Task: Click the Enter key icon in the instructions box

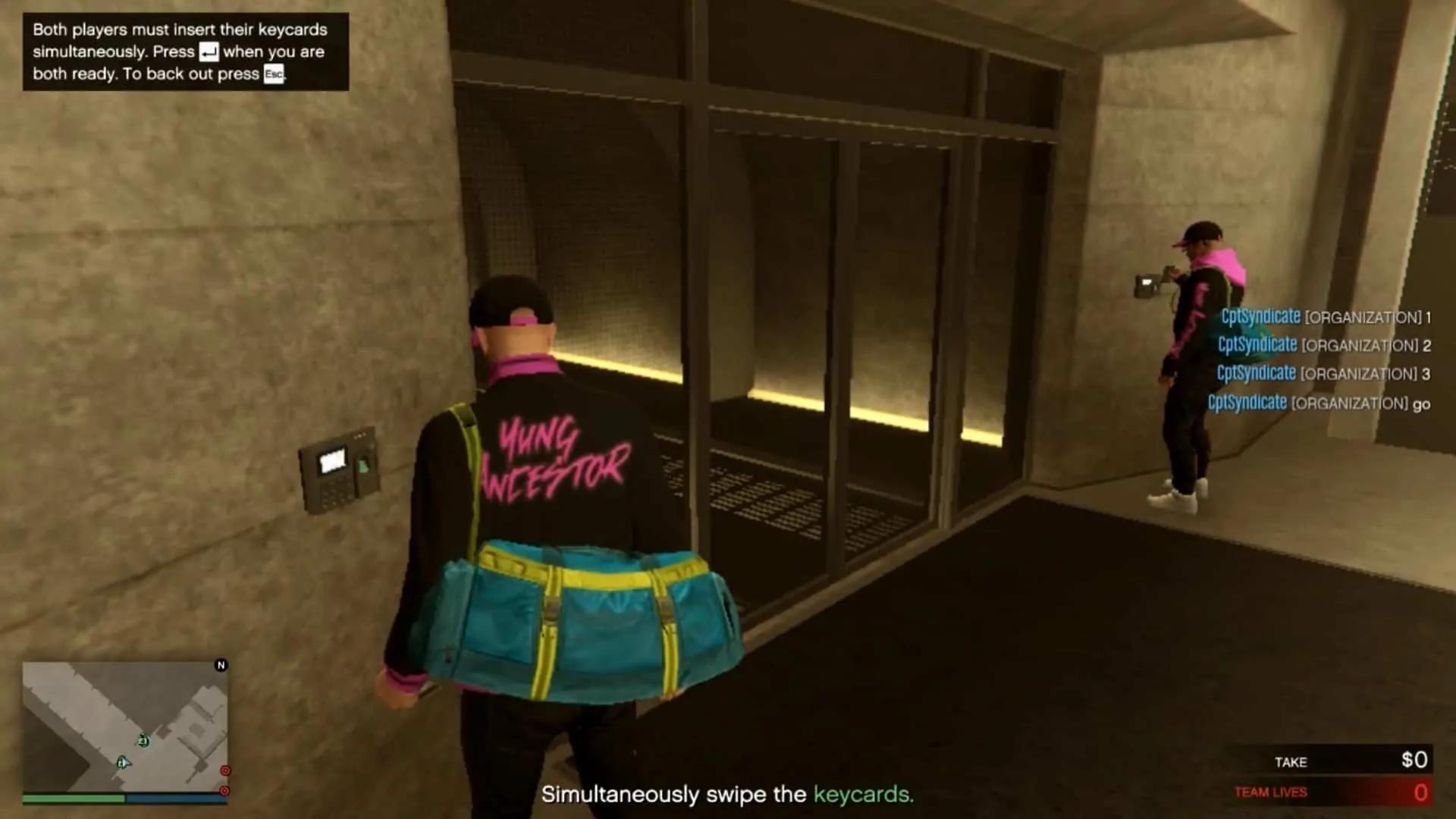Action: [x=209, y=52]
